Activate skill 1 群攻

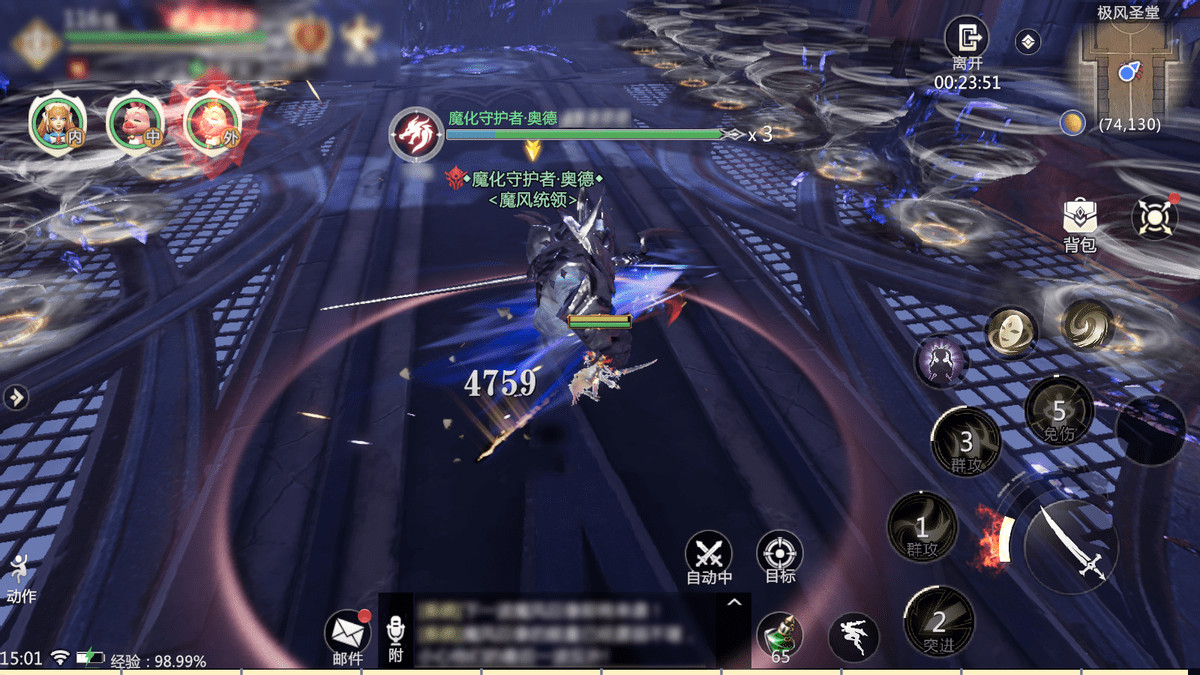922,527
